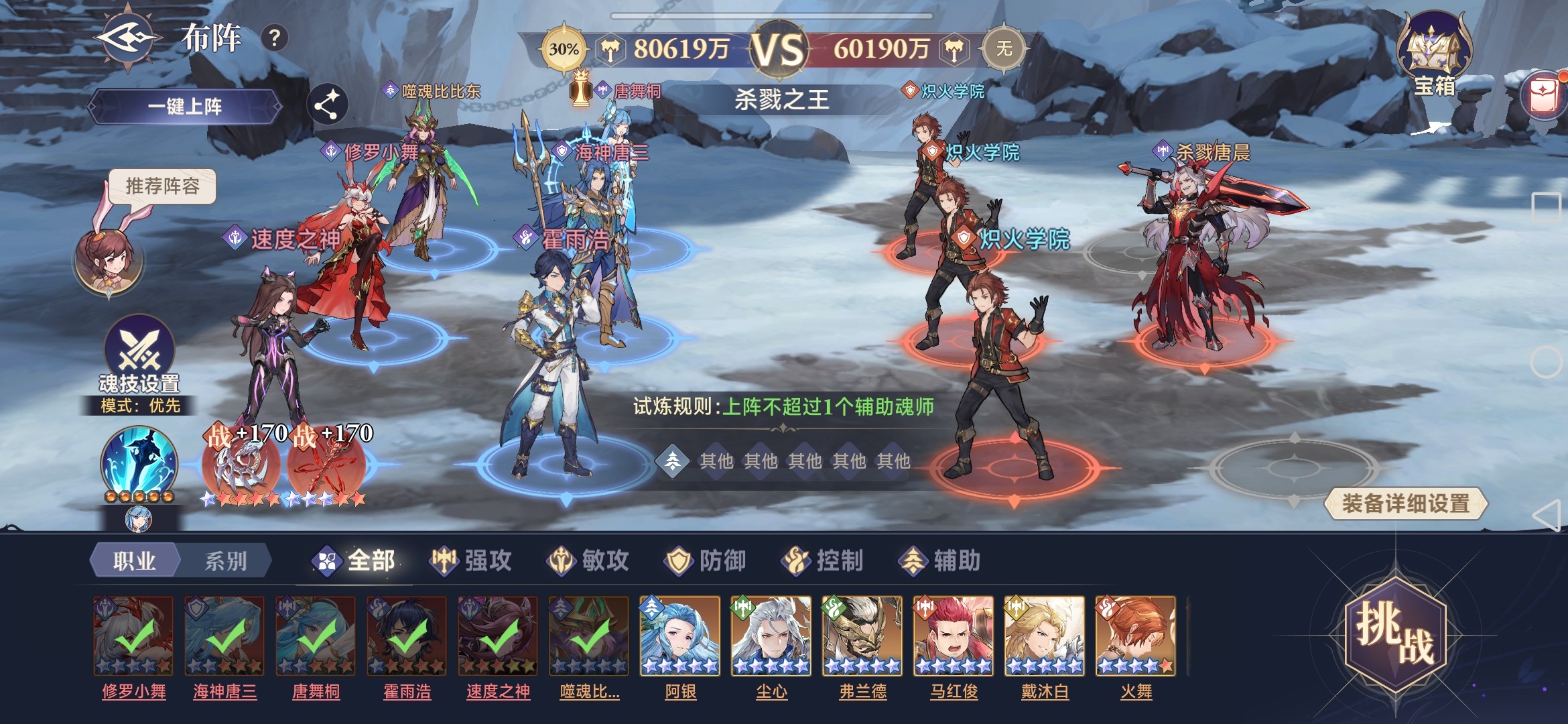Filter heroes by 强攻 class
The width and height of the screenshot is (1568, 724).
point(471,560)
